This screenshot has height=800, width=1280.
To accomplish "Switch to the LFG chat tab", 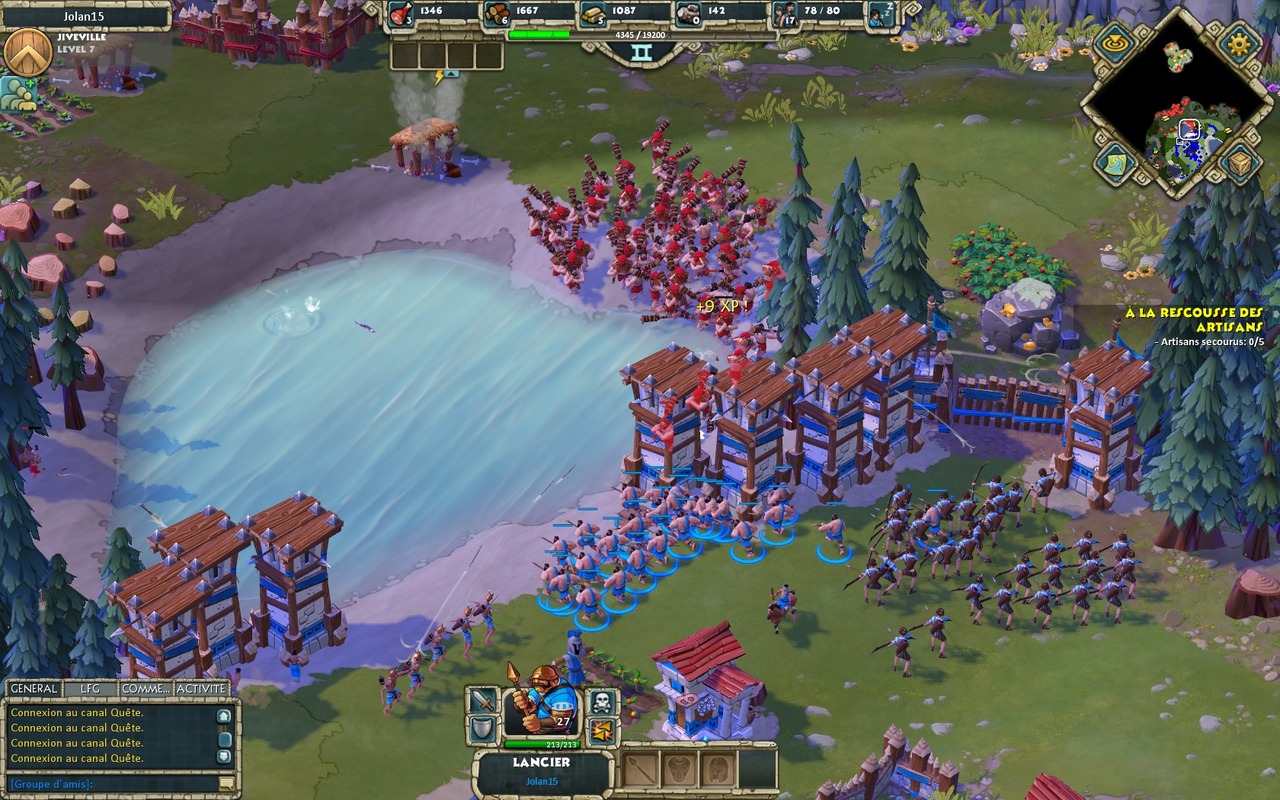I will coord(90,689).
